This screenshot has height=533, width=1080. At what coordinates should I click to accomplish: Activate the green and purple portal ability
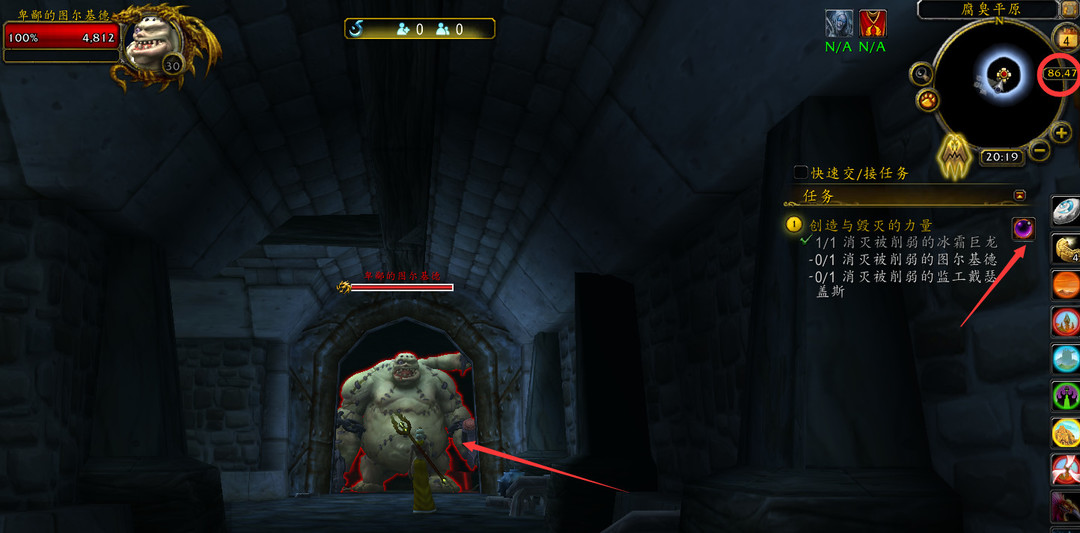point(1066,396)
